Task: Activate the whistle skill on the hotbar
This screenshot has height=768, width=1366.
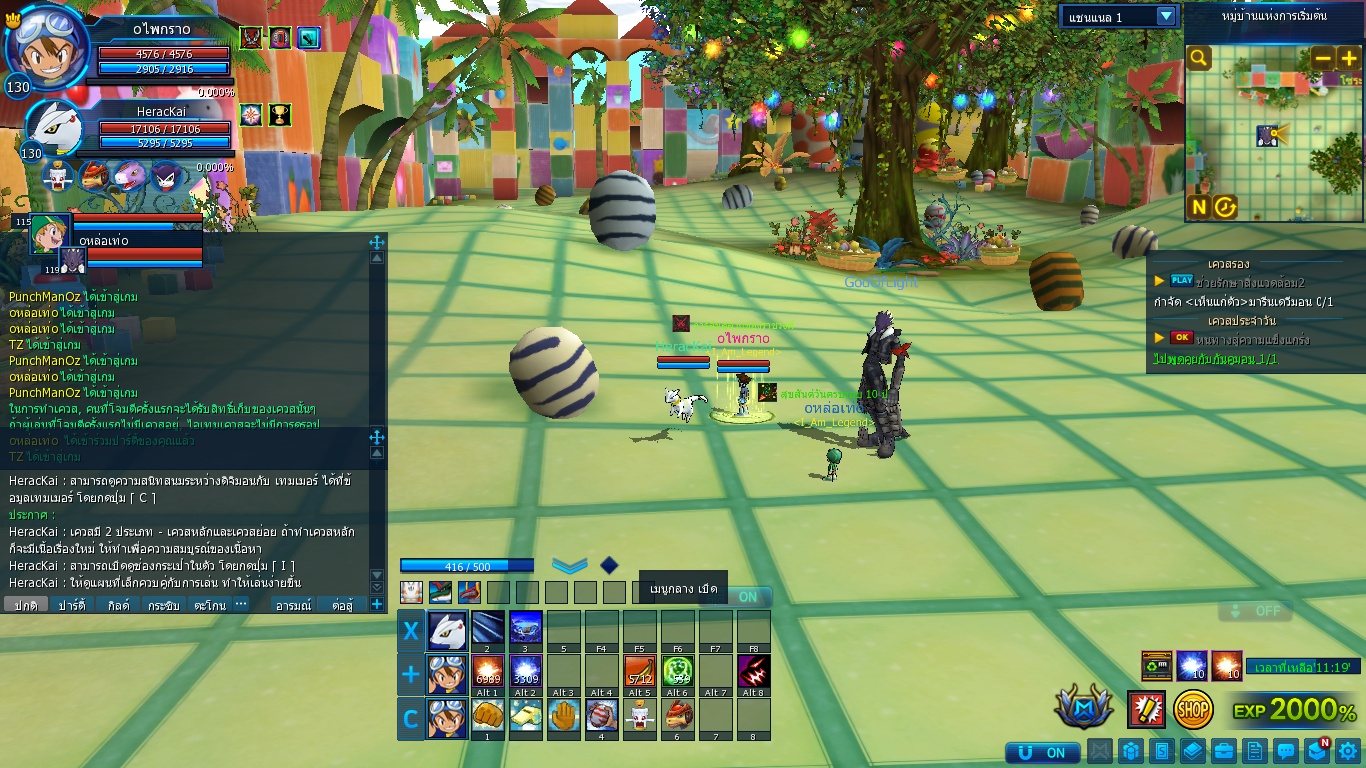Action: (525, 716)
